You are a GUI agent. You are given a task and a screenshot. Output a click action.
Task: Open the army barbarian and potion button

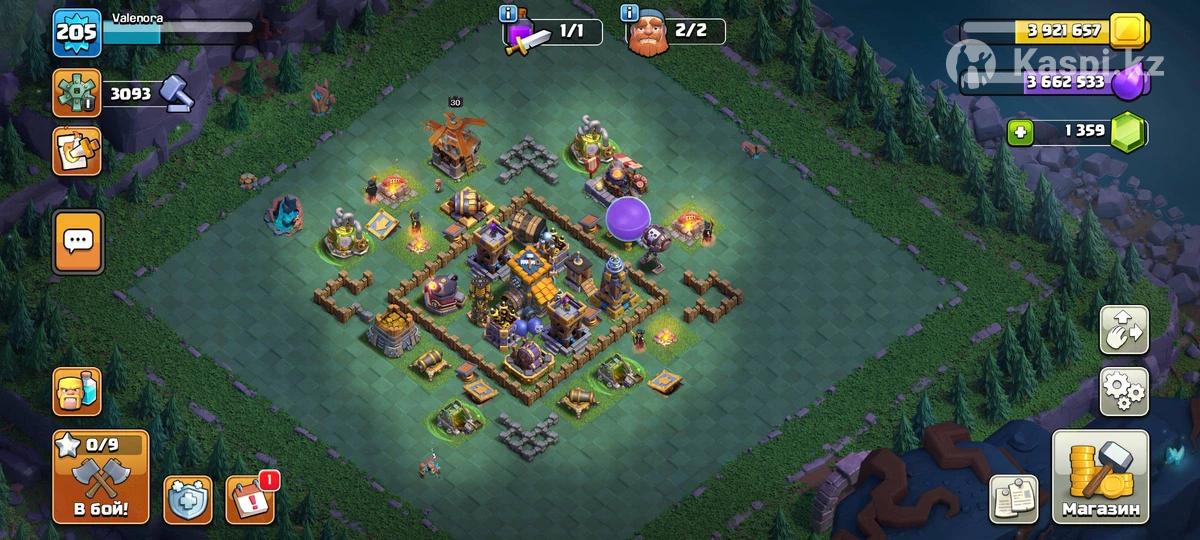(77, 391)
